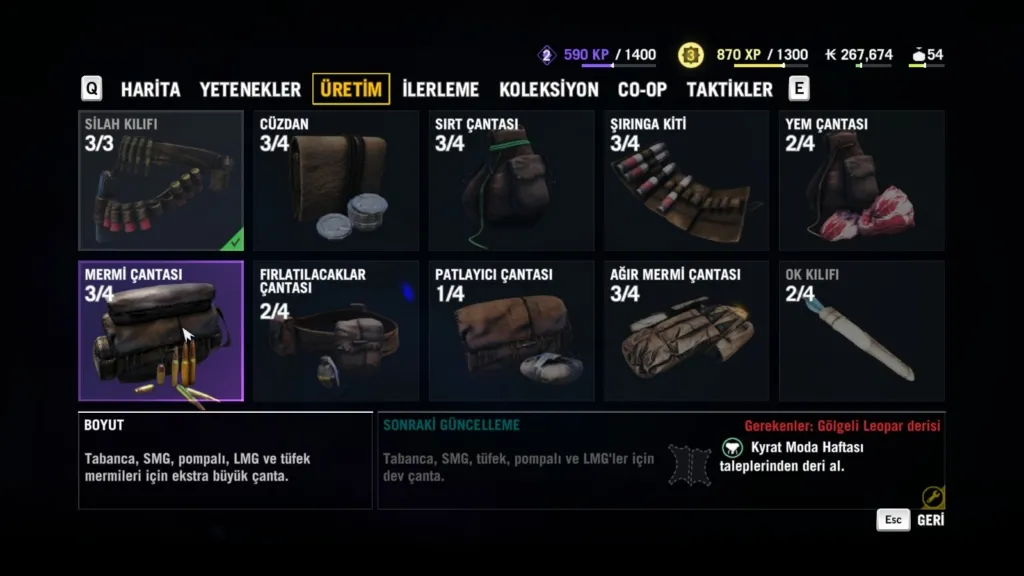Choose the CÜZDAN wallet upgrade
1024x576 pixels.
pyautogui.click(x=336, y=181)
